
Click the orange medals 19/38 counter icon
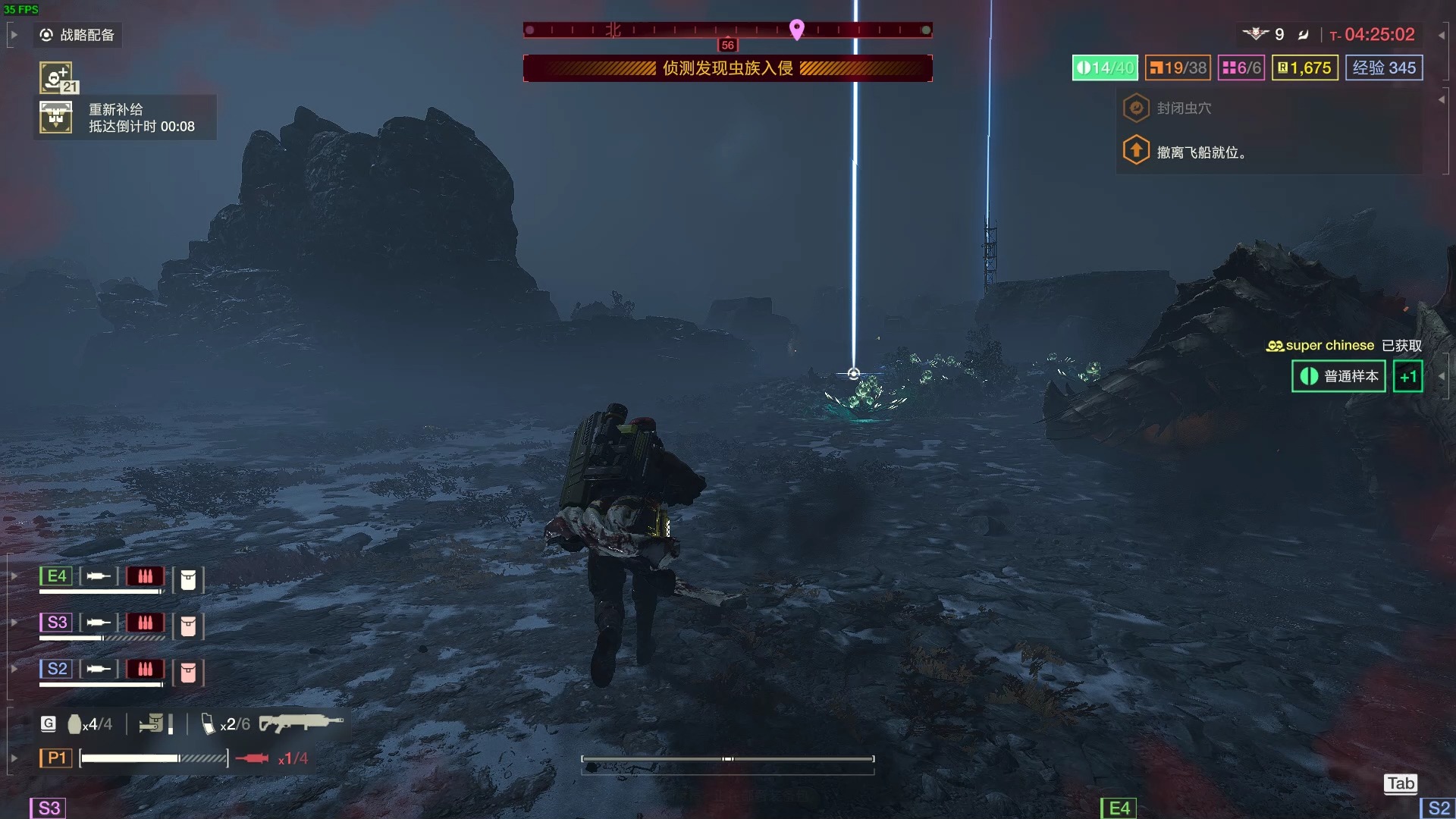click(1158, 67)
